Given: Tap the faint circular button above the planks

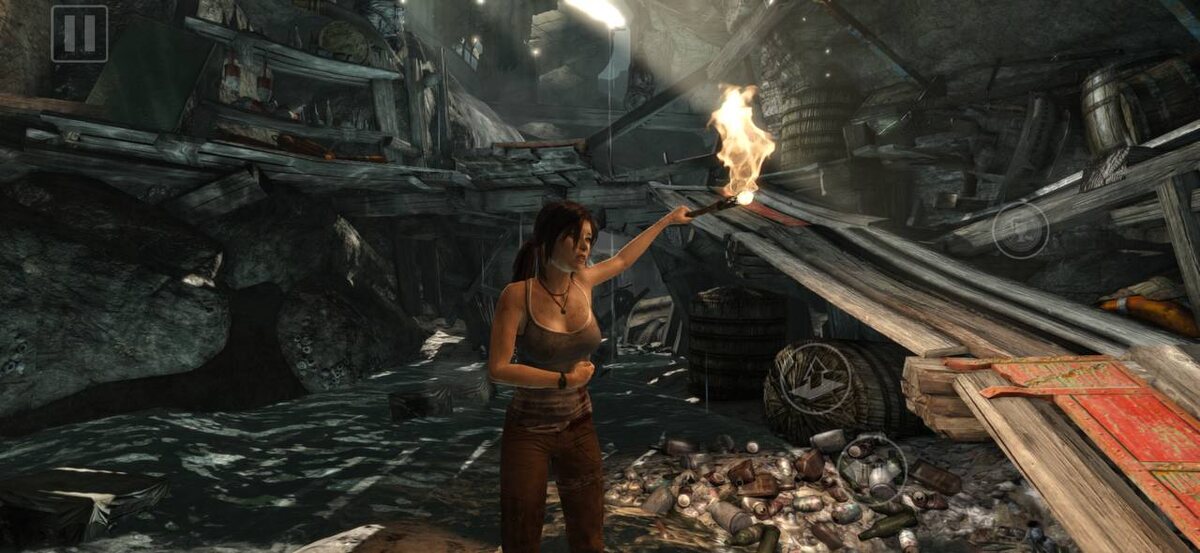Looking at the screenshot, I should point(1020,230).
